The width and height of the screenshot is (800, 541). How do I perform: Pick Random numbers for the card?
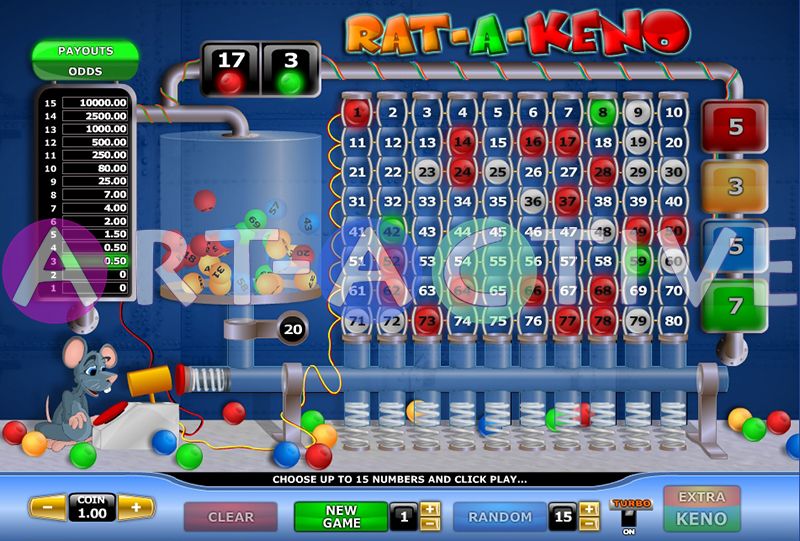click(500, 517)
